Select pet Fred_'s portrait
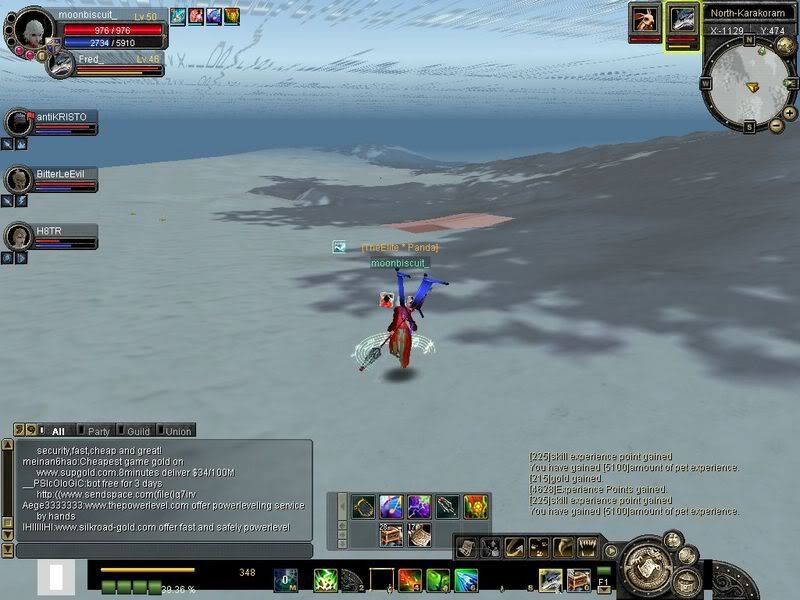Screen dimensions: 800x600 pos(60,64)
